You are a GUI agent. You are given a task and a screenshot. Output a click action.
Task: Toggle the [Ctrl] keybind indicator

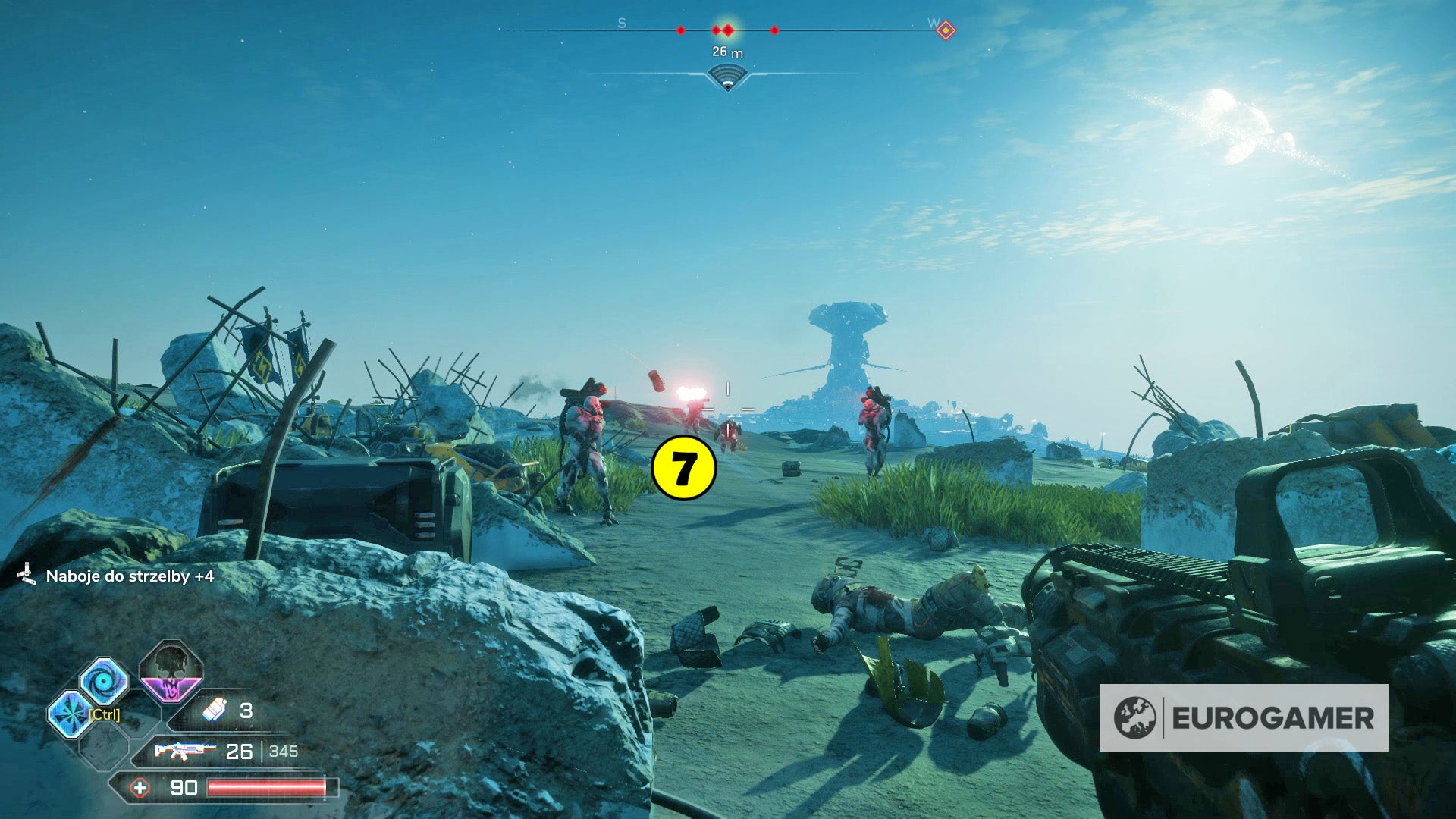(x=104, y=714)
